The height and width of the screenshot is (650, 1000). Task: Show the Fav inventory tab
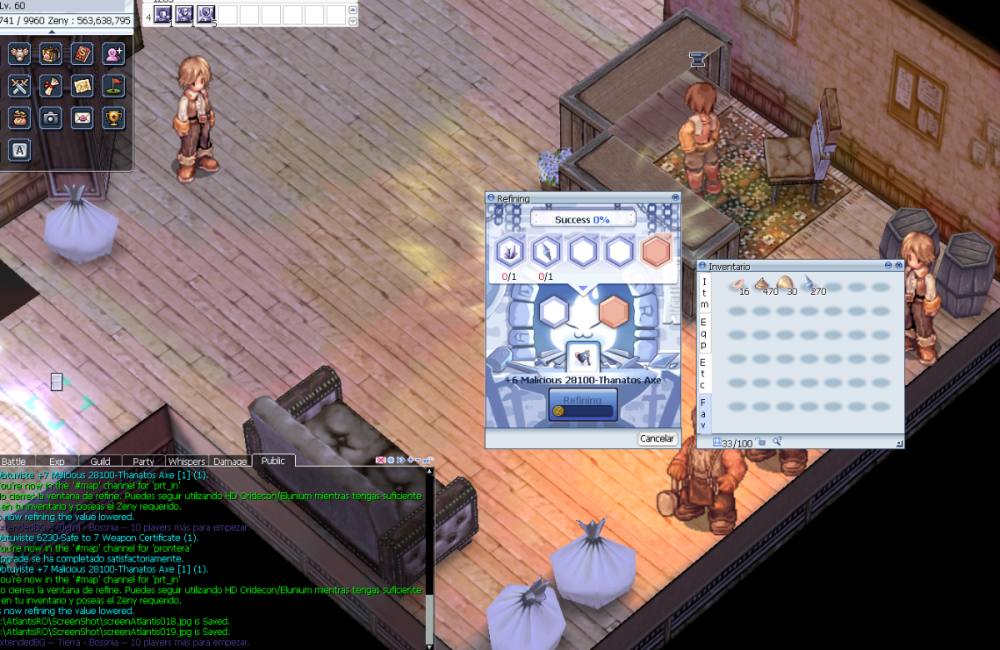[x=705, y=411]
